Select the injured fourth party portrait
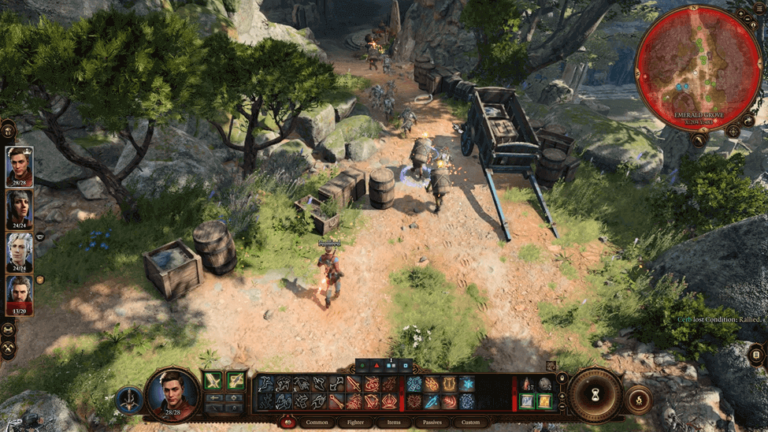 (x=19, y=295)
